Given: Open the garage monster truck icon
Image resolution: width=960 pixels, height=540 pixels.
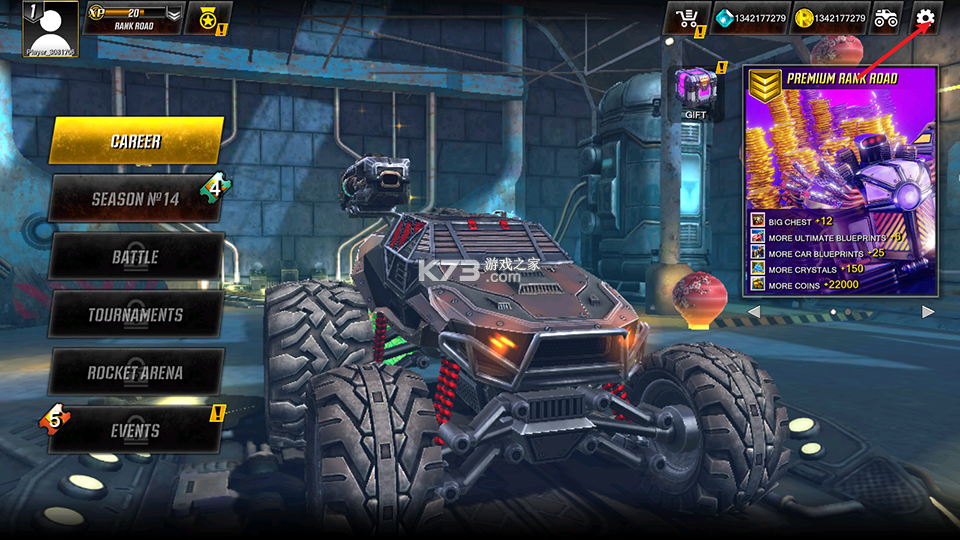Looking at the screenshot, I should tap(886, 18).
